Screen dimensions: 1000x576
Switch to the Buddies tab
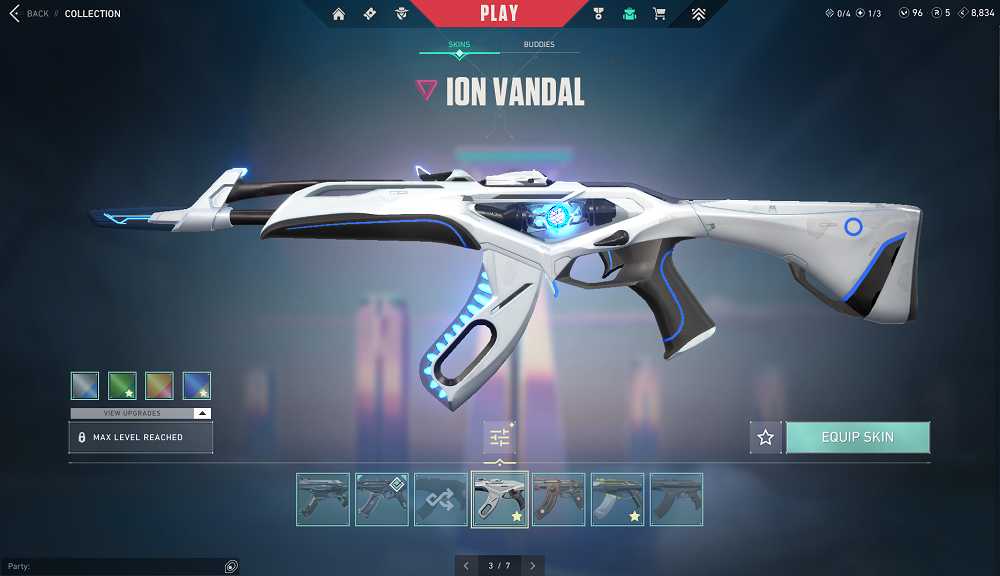point(540,45)
